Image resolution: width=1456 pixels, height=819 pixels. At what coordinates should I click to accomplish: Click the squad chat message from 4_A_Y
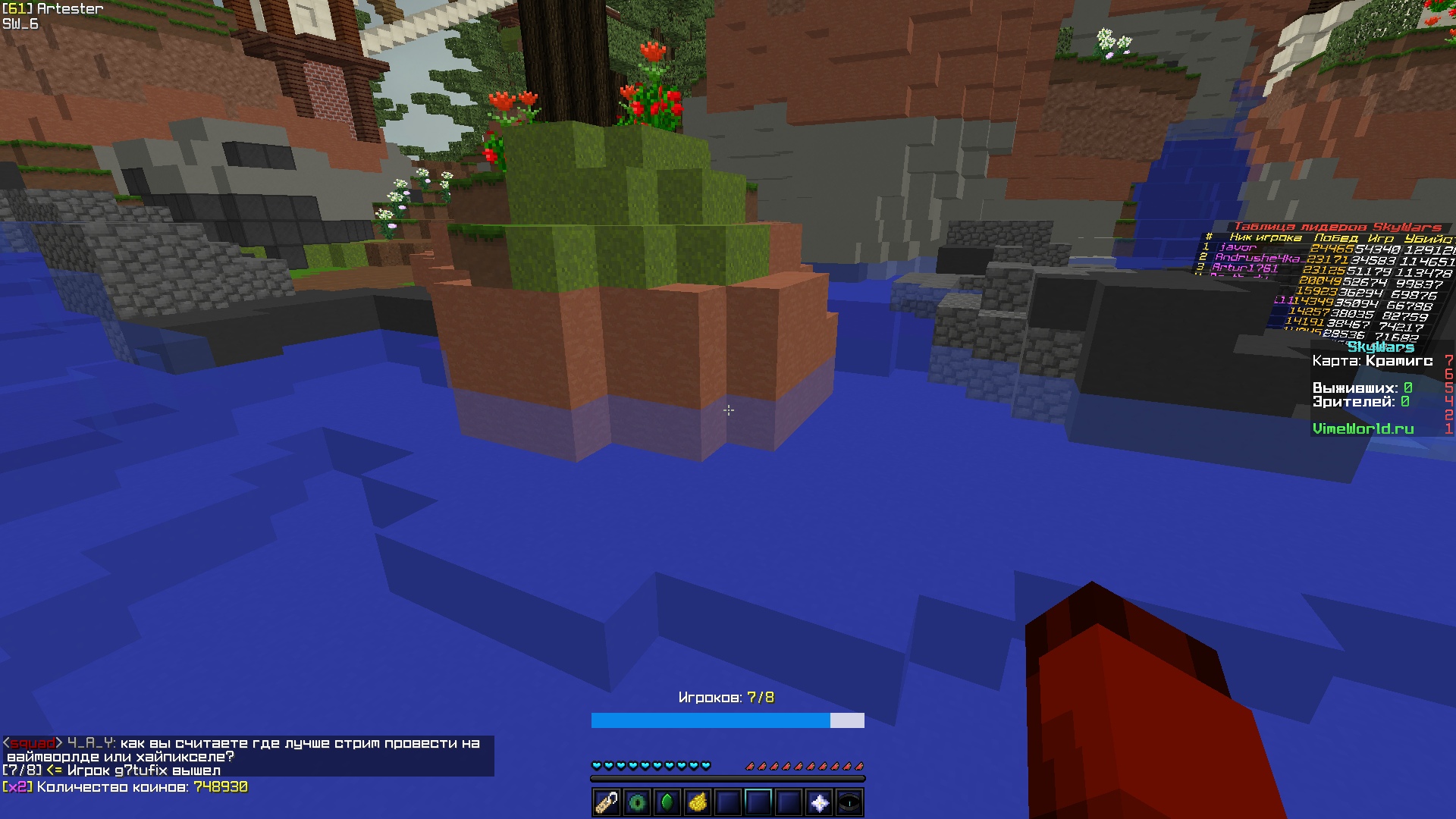pyautogui.click(x=243, y=749)
